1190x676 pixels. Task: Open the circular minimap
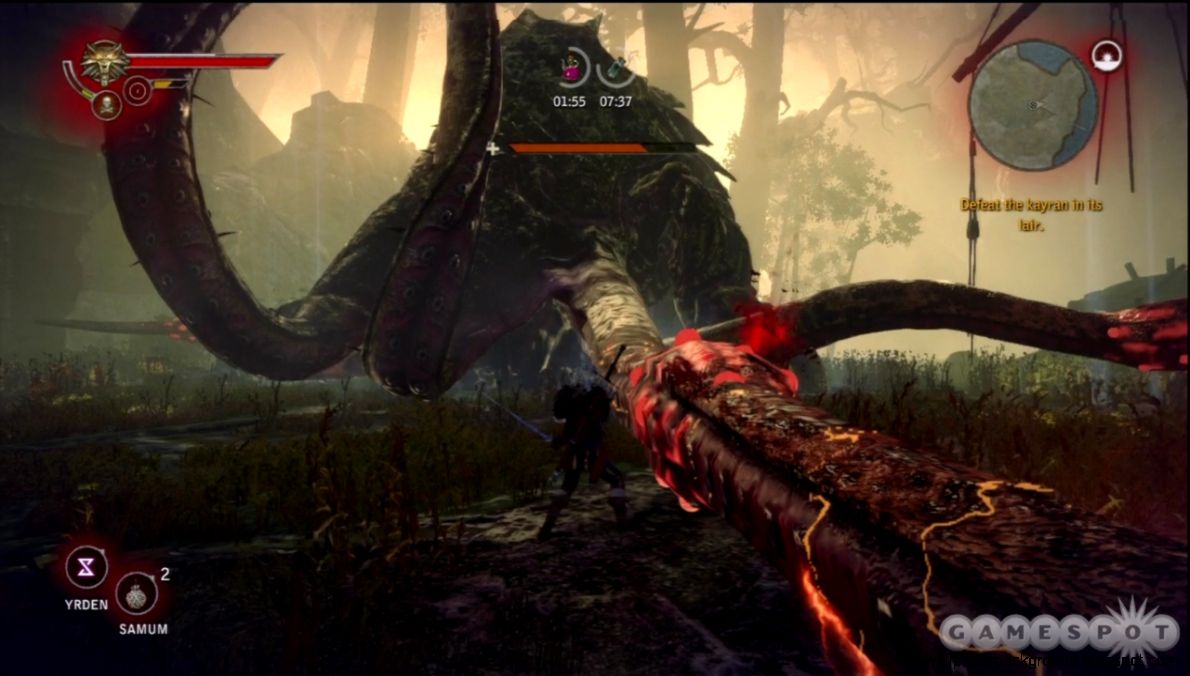tap(1032, 105)
